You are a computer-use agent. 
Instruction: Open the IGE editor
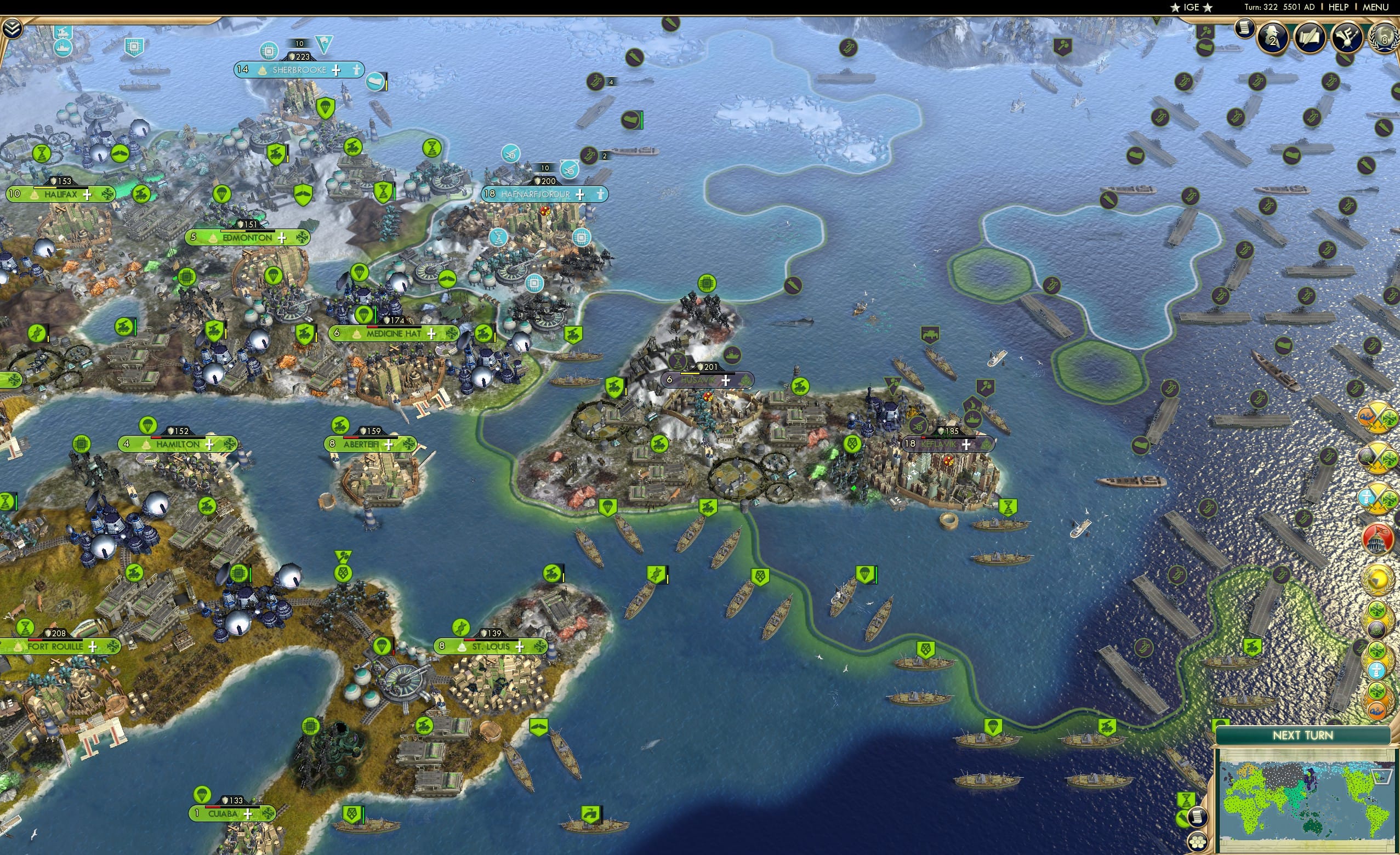point(1191,7)
